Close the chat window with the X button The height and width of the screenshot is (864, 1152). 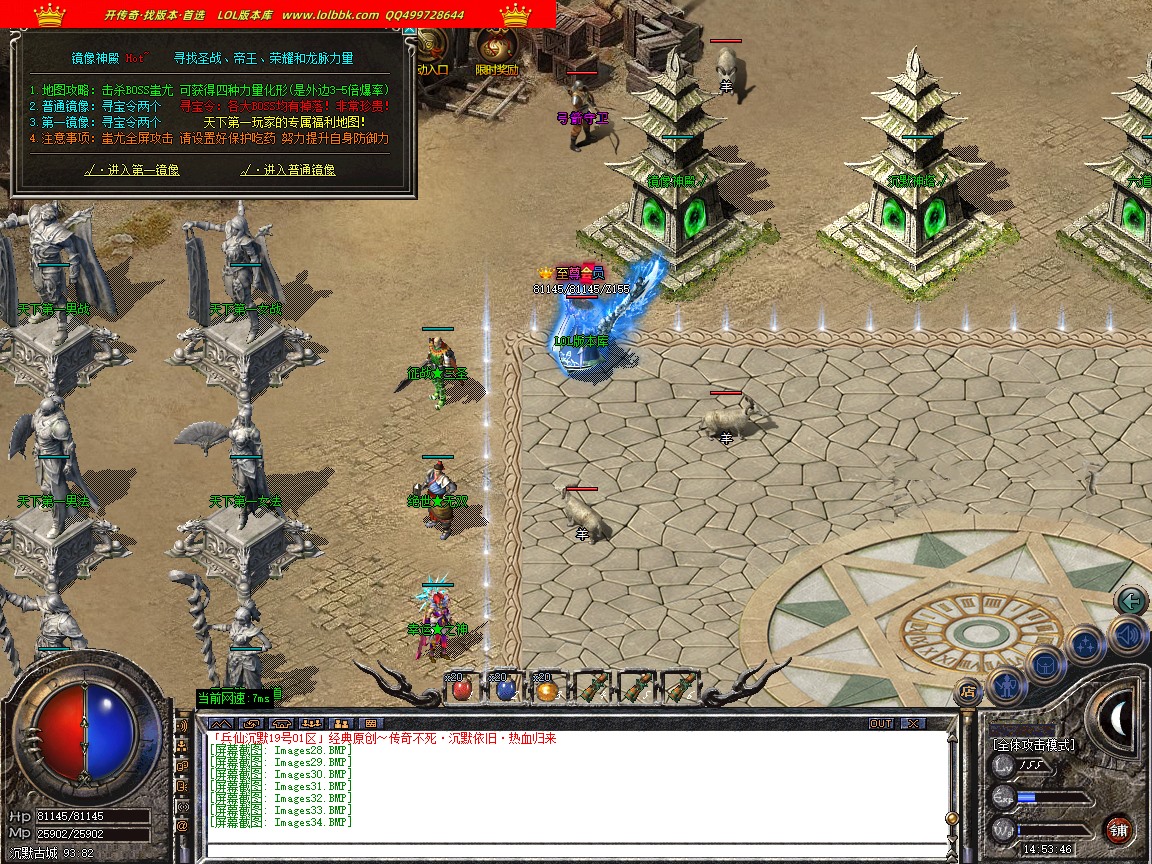(913, 723)
